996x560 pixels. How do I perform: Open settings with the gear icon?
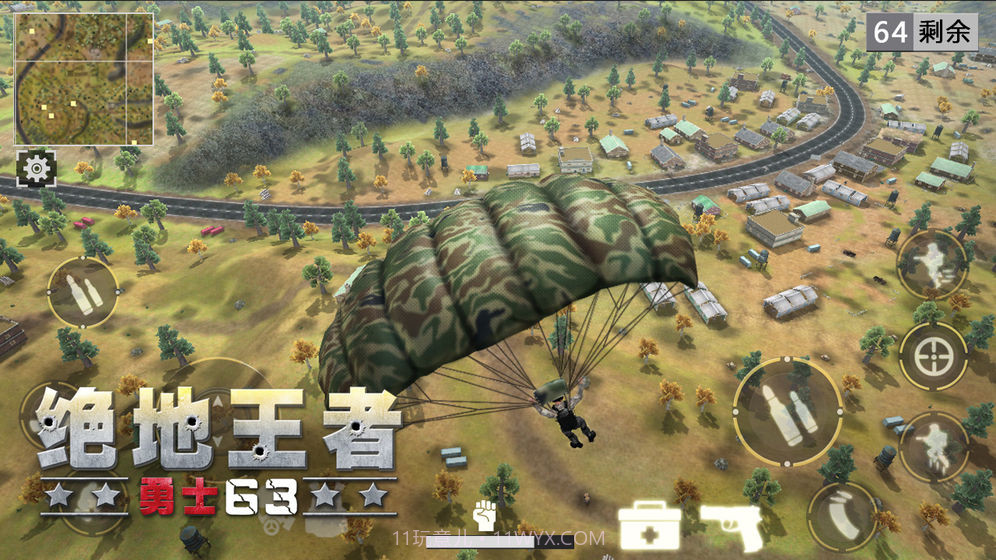(37, 168)
